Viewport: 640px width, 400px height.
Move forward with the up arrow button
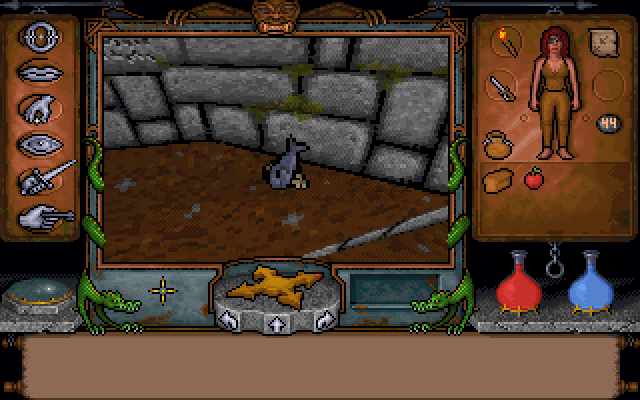coord(274,323)
